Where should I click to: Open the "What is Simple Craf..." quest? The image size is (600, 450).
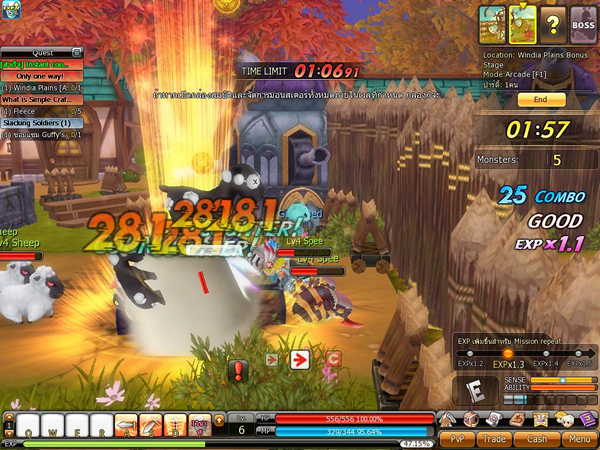40,100
